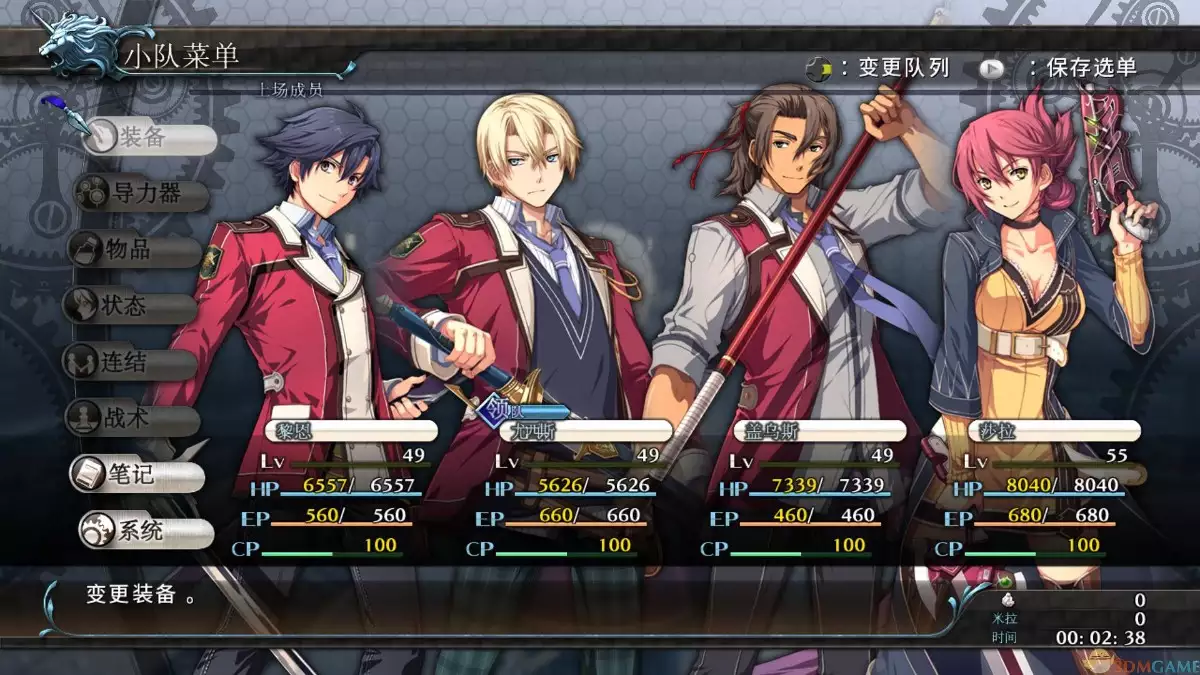Screen dimensions: 1200x675
Task: Open the 装备 equipment menu
Action: (148, 139)
